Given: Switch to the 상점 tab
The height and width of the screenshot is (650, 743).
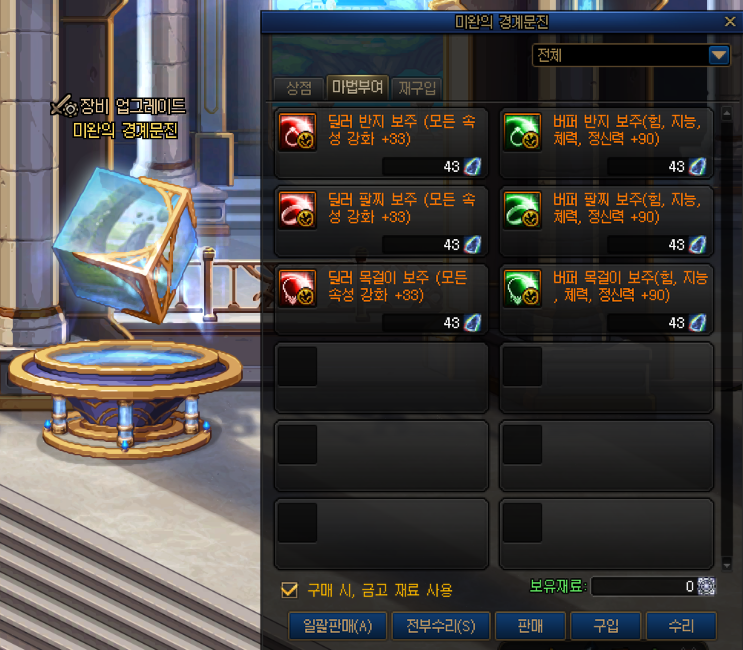Looking at the screenshot, I should click(x=298, y=88).
